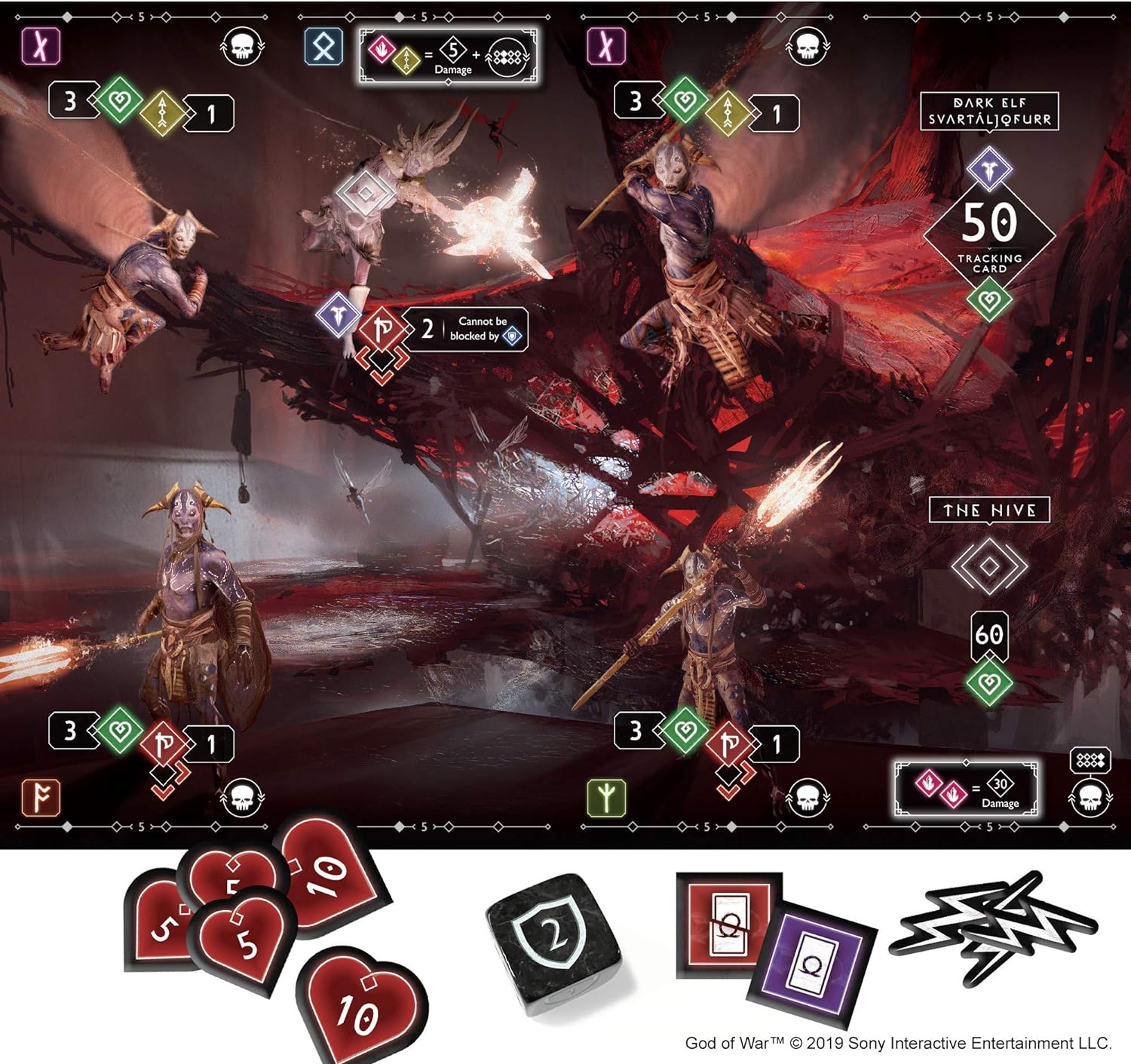1131x1064 pixels.
Task: Click The Hive label
Action: tap(989, 511)
